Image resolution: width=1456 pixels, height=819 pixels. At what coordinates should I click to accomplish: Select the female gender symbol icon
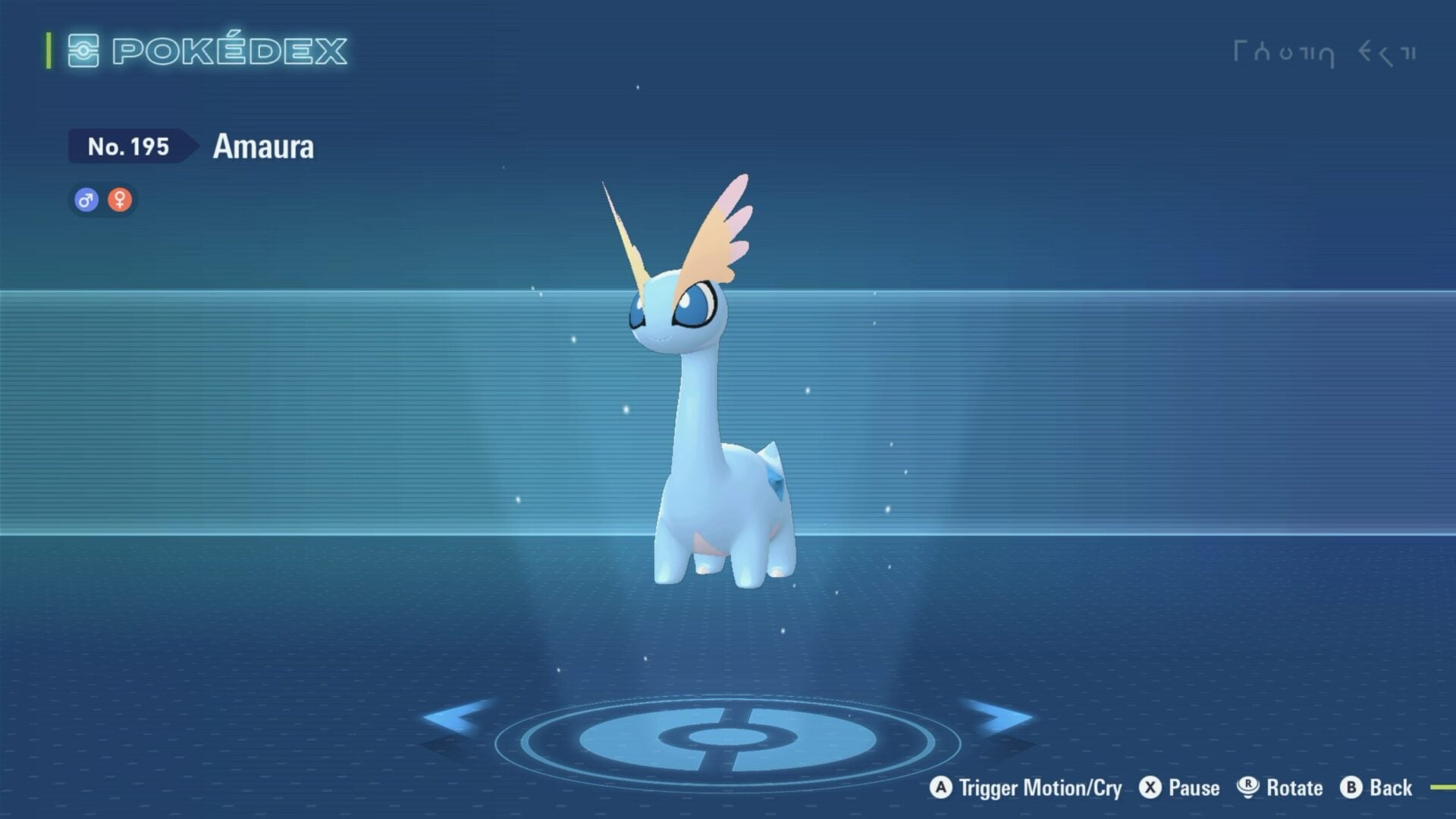(120, 199)
